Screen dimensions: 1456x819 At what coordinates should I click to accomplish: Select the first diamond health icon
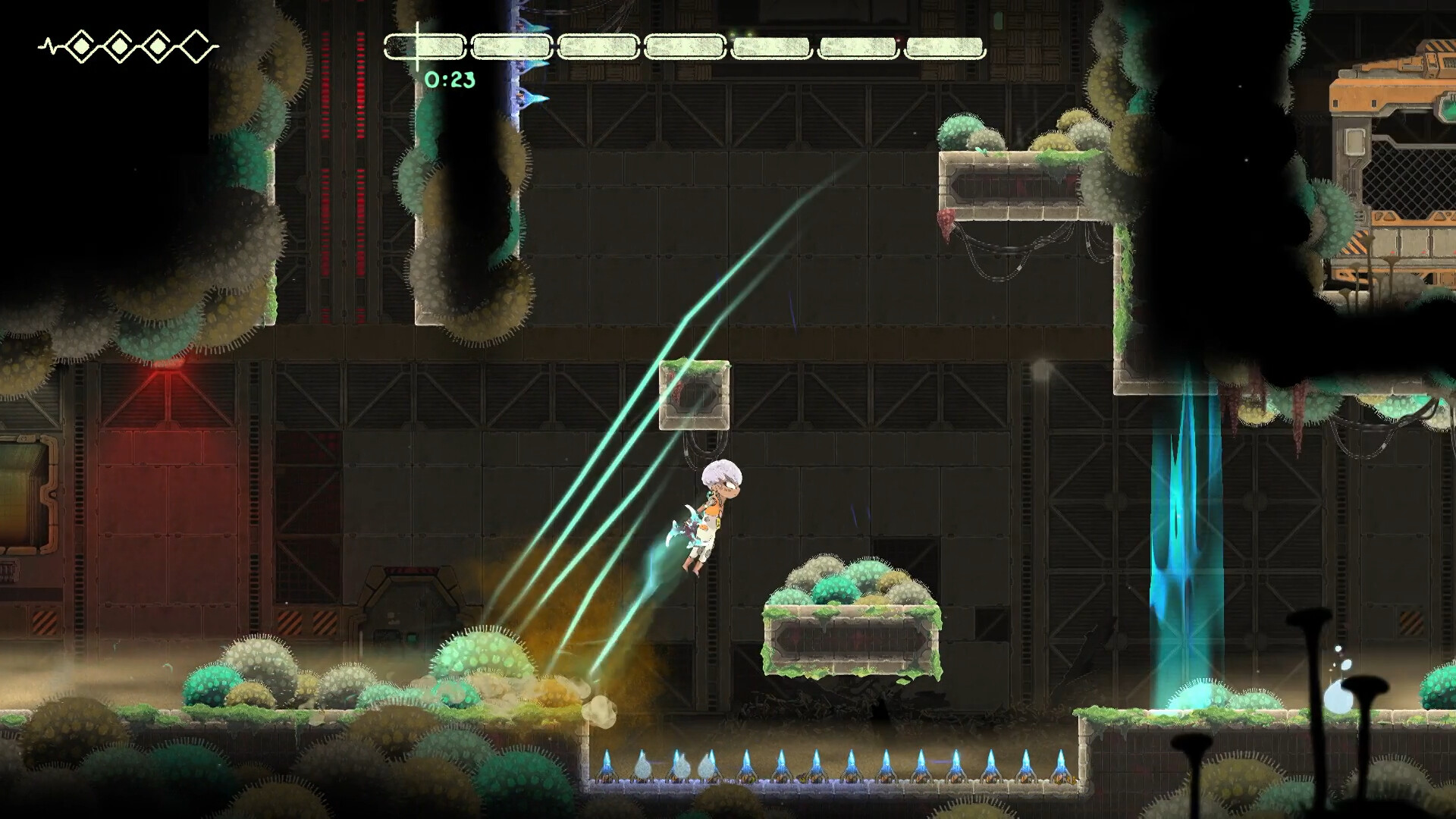pos(82,45)
